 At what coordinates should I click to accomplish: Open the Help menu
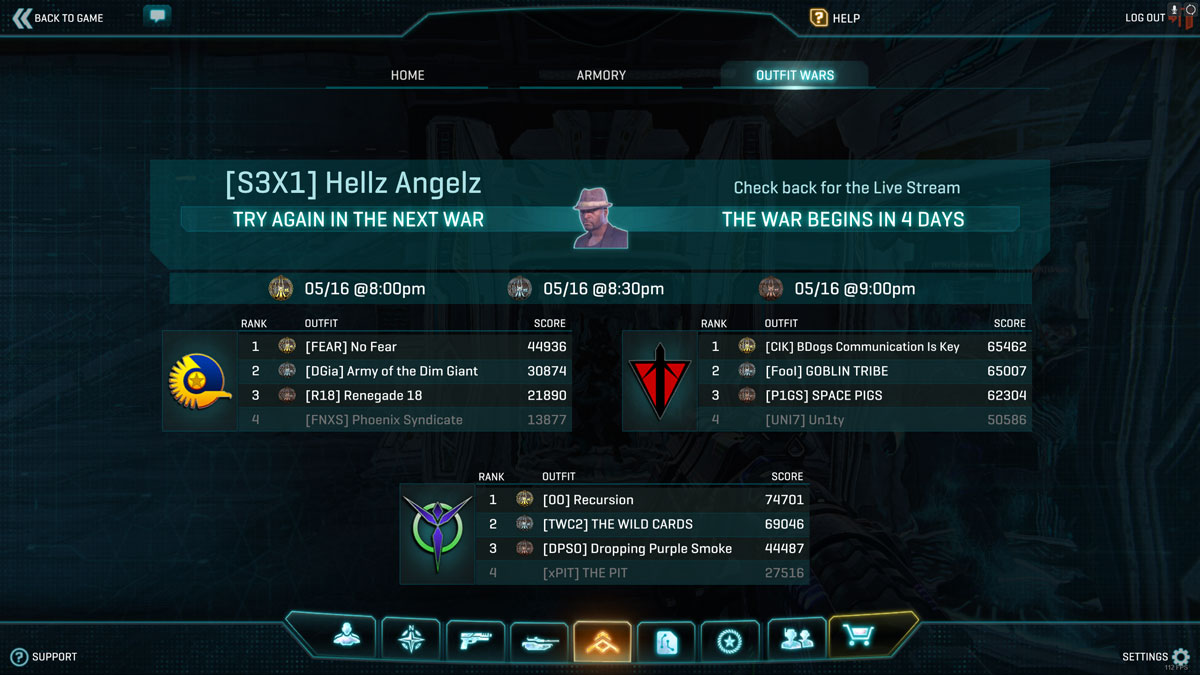(835, 18)
